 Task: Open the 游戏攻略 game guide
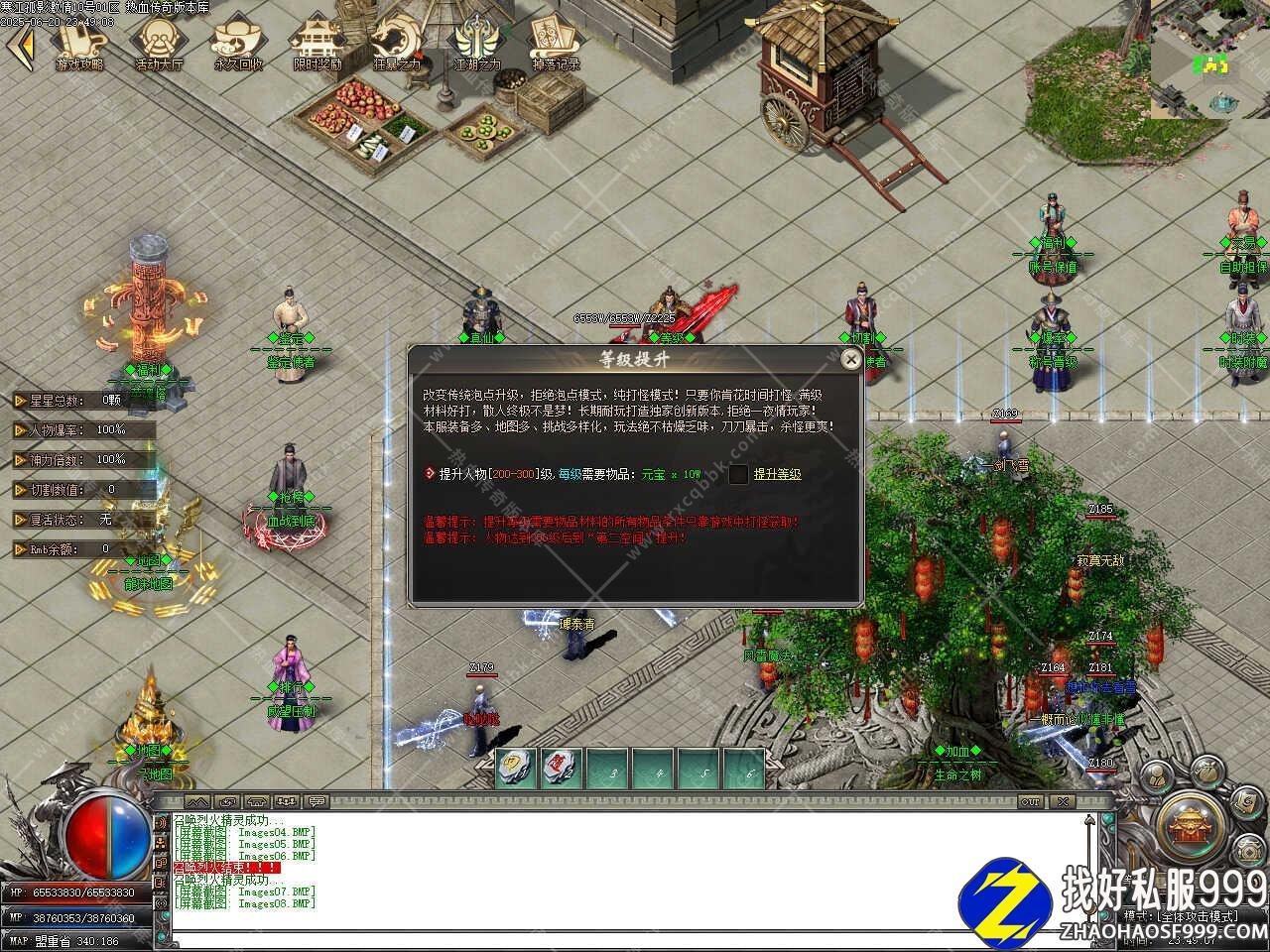79,44
